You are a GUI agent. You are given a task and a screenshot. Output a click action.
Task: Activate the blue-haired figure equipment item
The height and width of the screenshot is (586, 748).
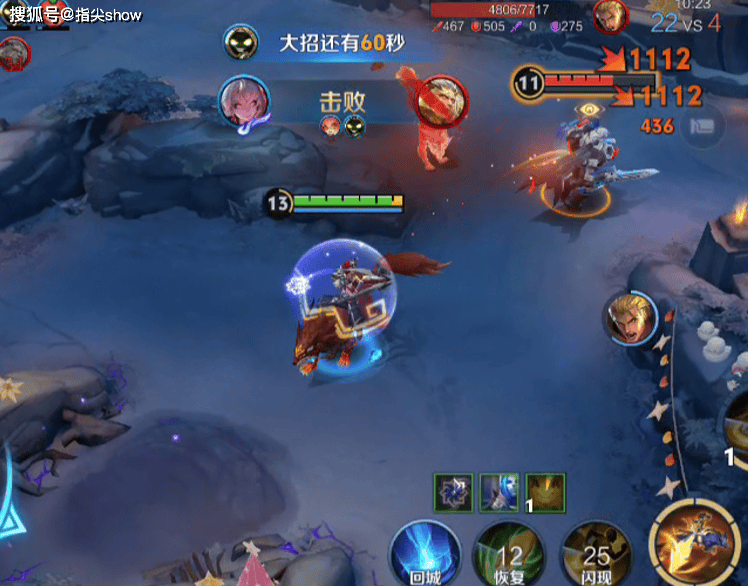click(x=499, y=493)
